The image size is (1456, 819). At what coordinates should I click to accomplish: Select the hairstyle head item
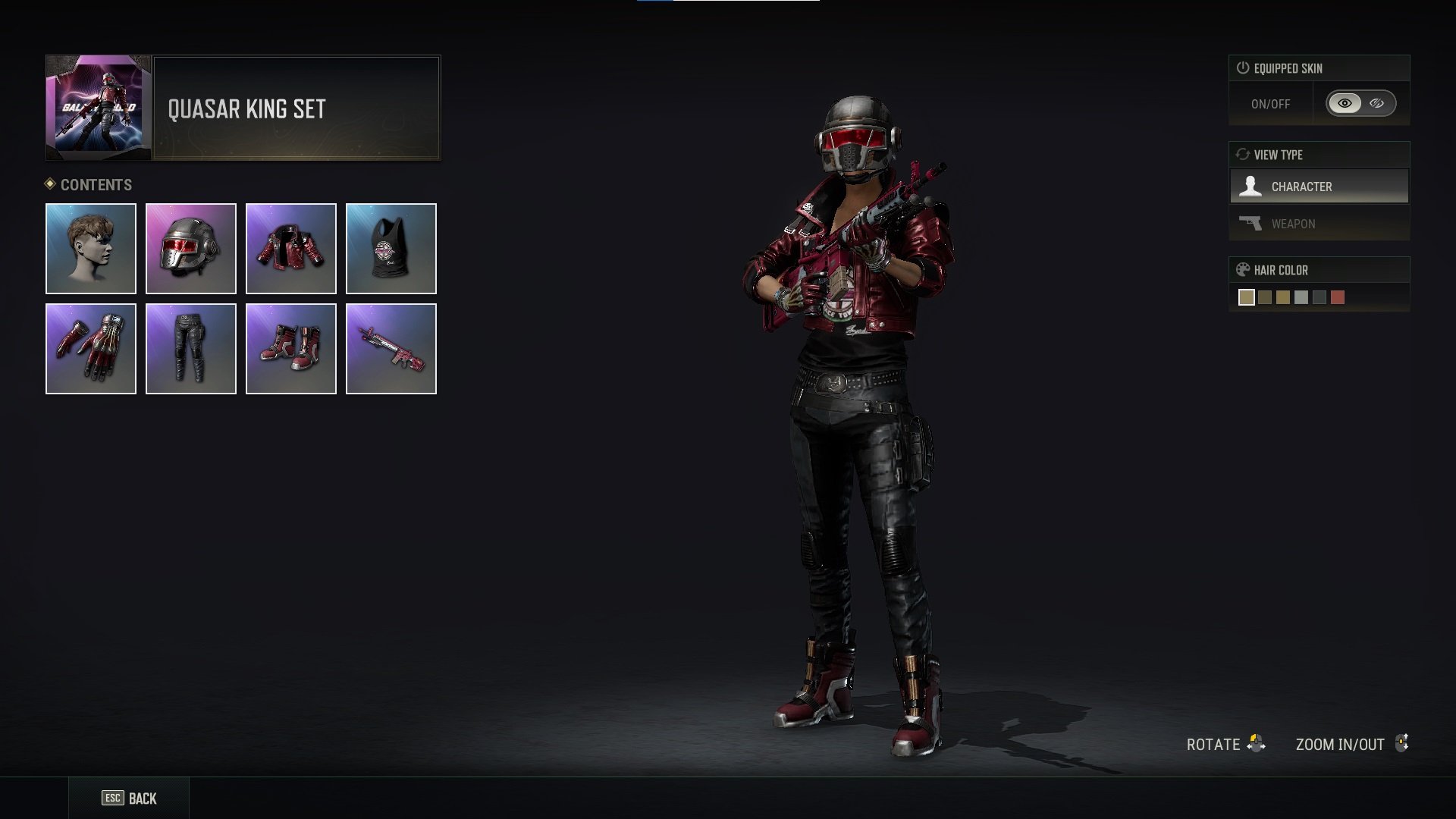point(91,249)
